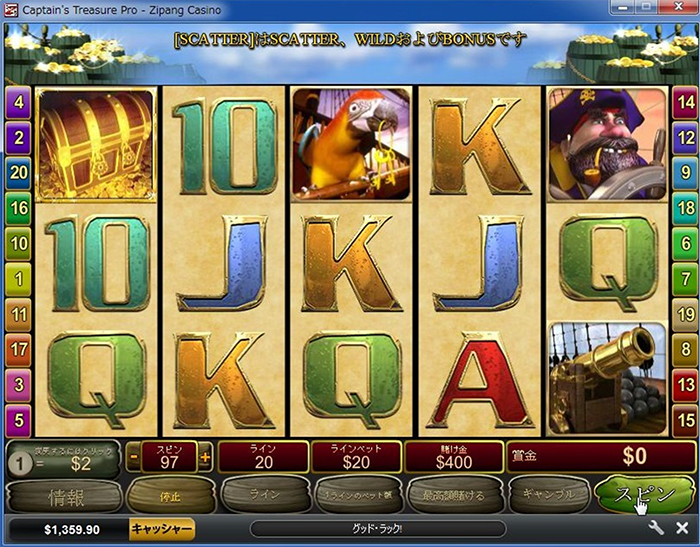Increase the spin count with plus
The width and height of the screenshot is (700, 547).
click(x=206, y=458)
